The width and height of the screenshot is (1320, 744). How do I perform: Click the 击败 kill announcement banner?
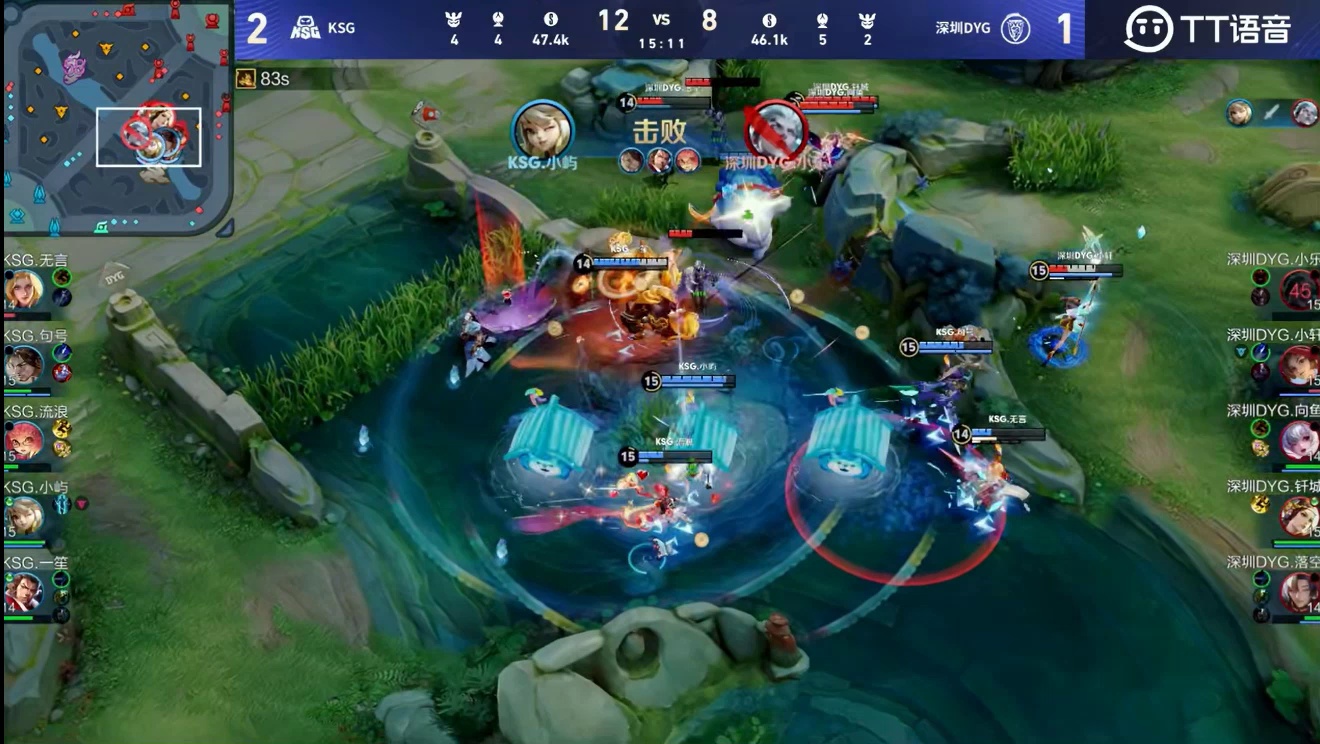point(660,131)
